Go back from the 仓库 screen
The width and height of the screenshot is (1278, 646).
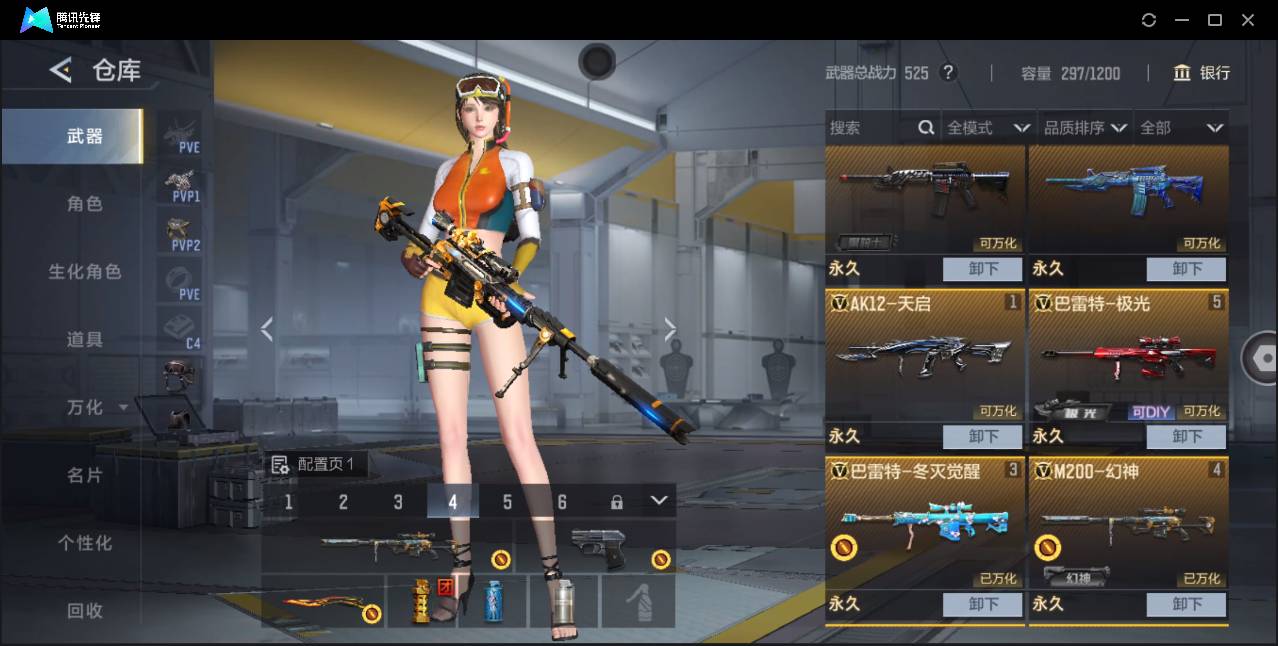click(61, 70)
